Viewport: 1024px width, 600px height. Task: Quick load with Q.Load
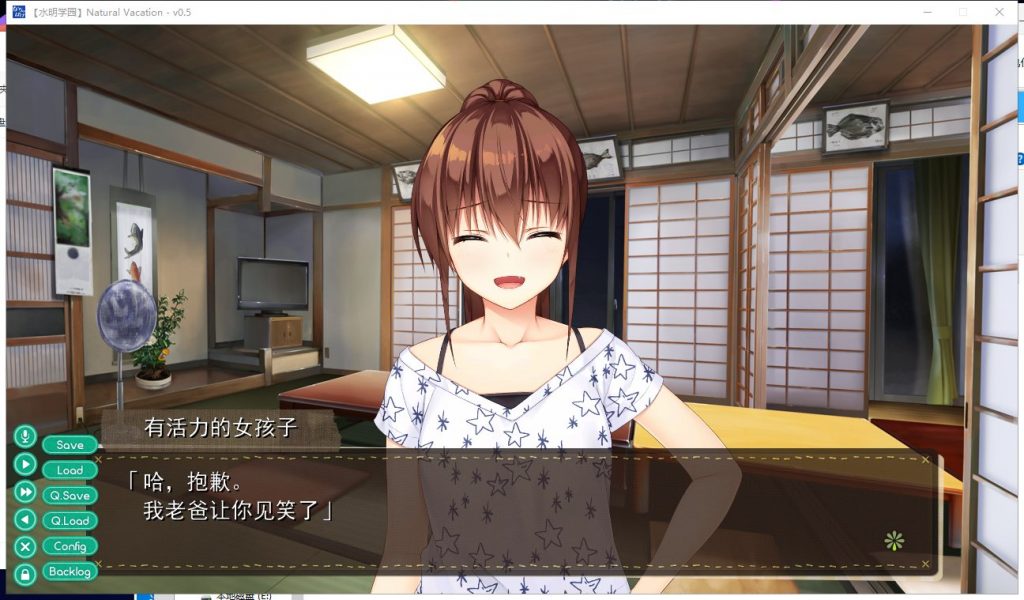point(70,521)
